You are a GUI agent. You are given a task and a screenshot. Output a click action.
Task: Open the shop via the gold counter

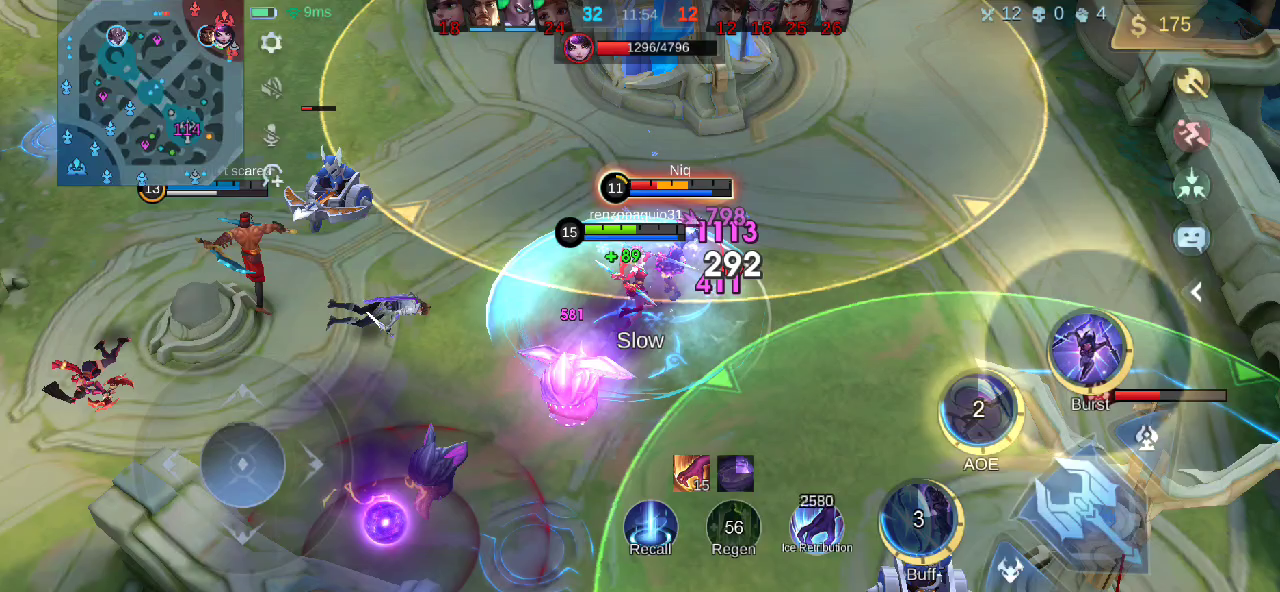(1161, 26)
